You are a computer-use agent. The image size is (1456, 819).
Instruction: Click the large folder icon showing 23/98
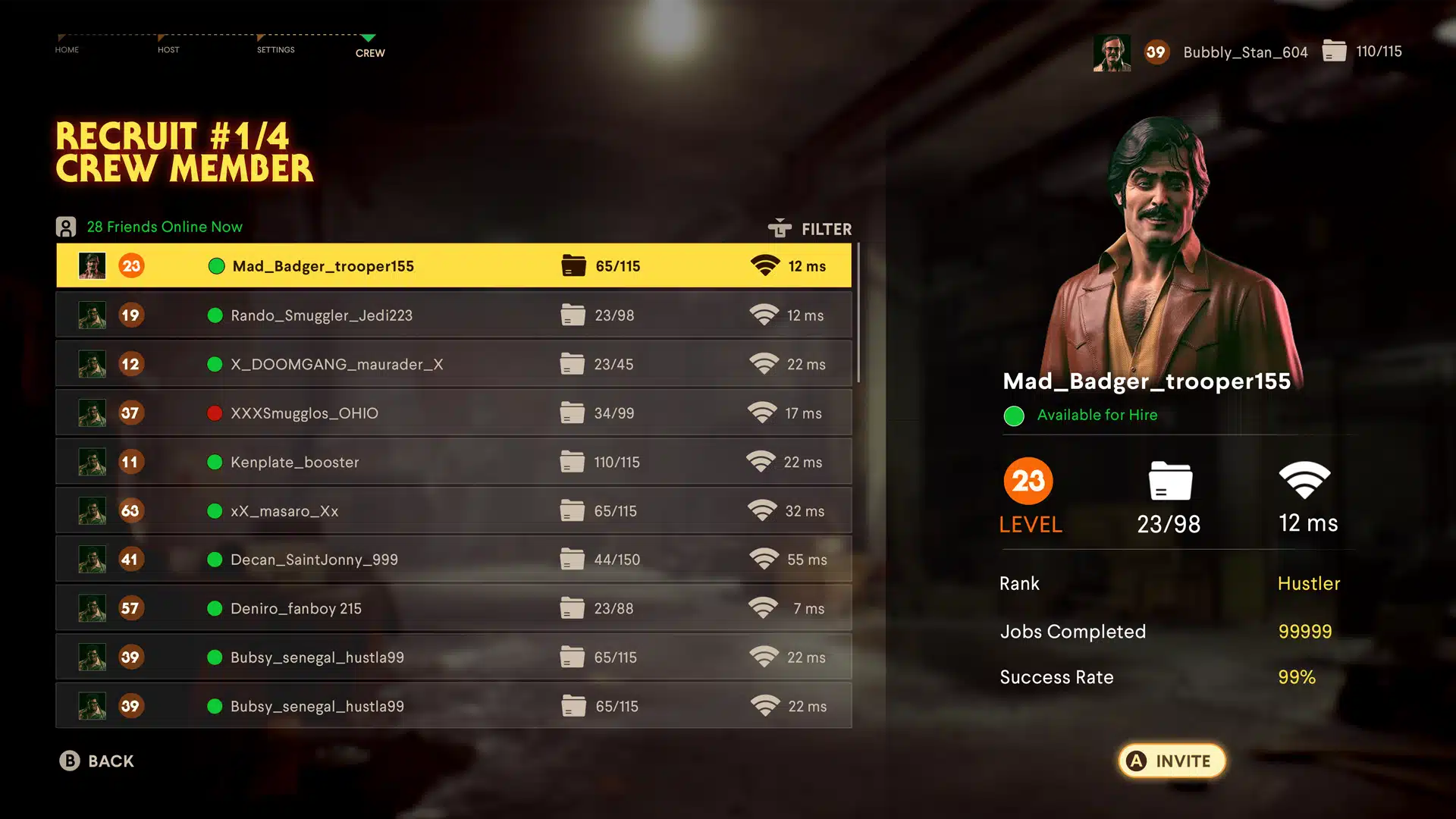tap(1170, 479)
